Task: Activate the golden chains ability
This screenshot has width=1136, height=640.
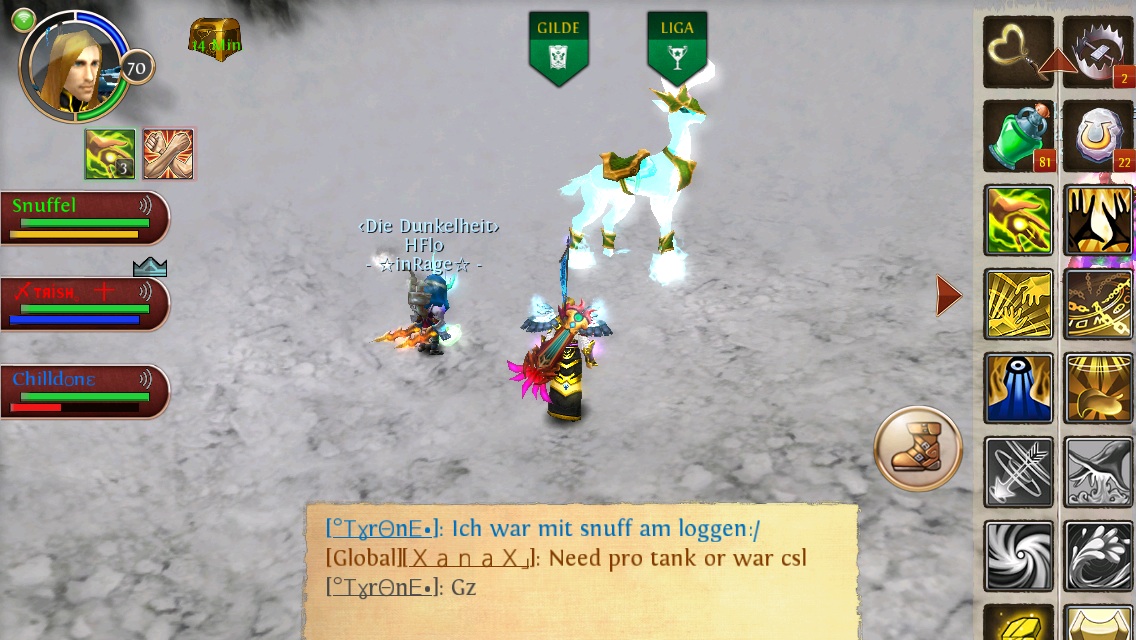Action: tap(1097, 304)
